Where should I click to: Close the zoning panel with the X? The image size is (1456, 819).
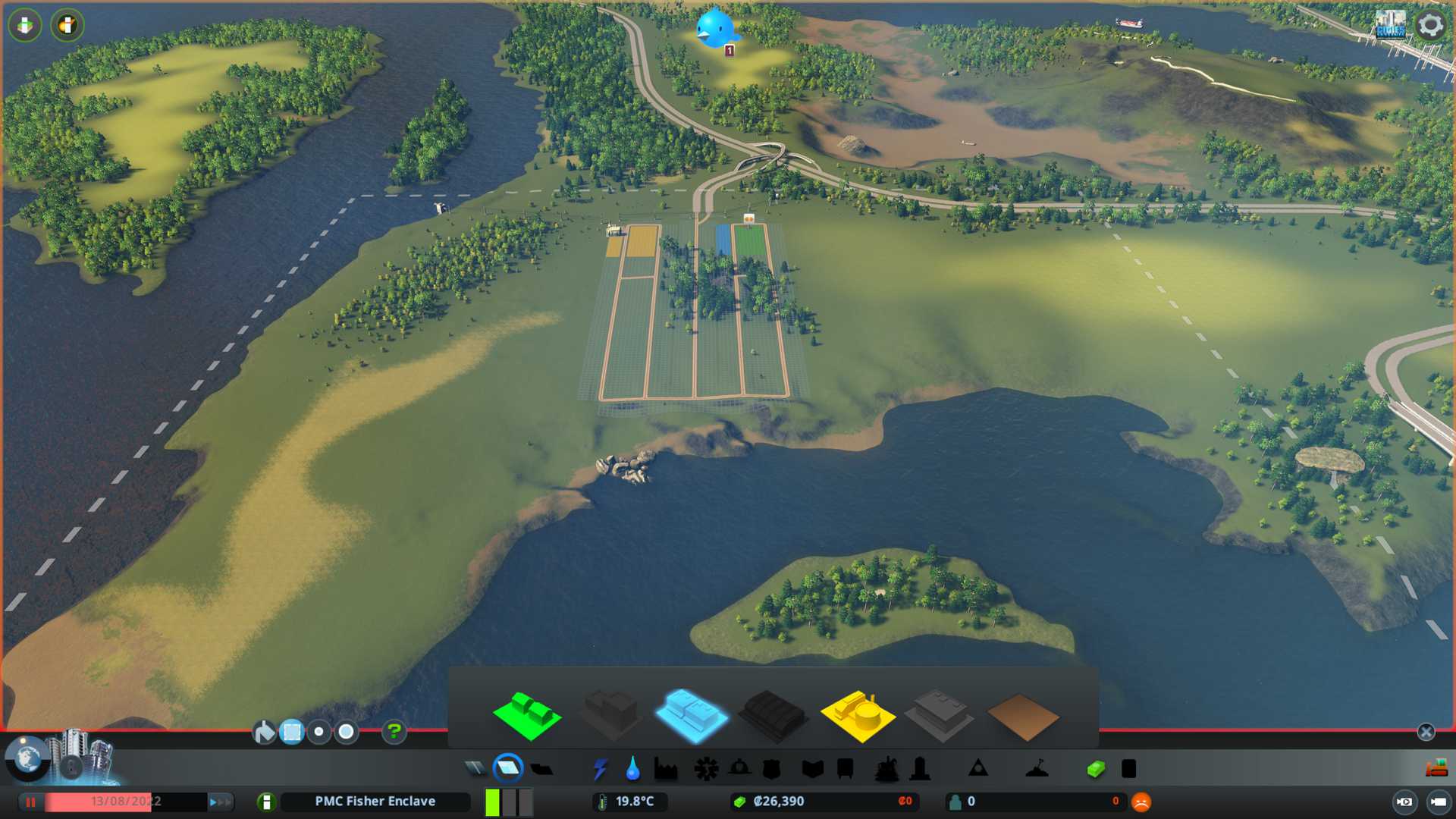click(x=1426, y=732)
